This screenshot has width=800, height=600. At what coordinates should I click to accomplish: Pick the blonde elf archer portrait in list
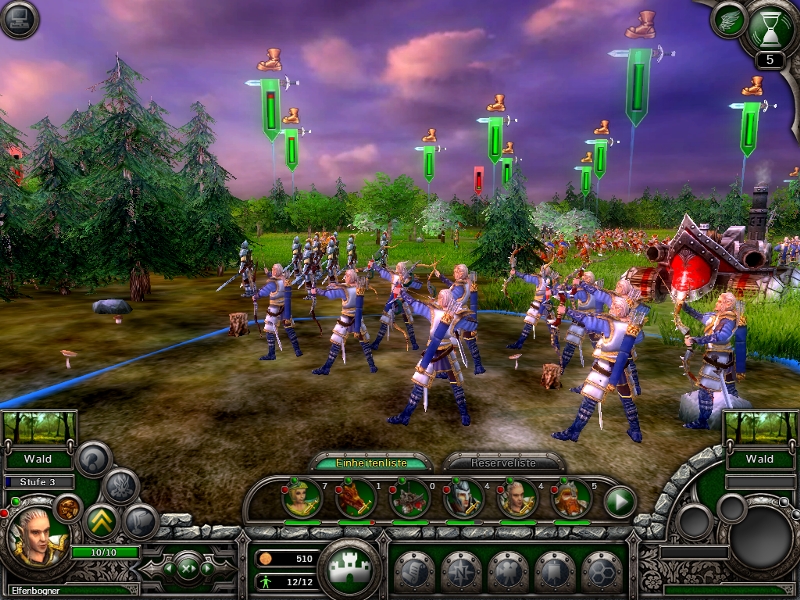[517, 498]
